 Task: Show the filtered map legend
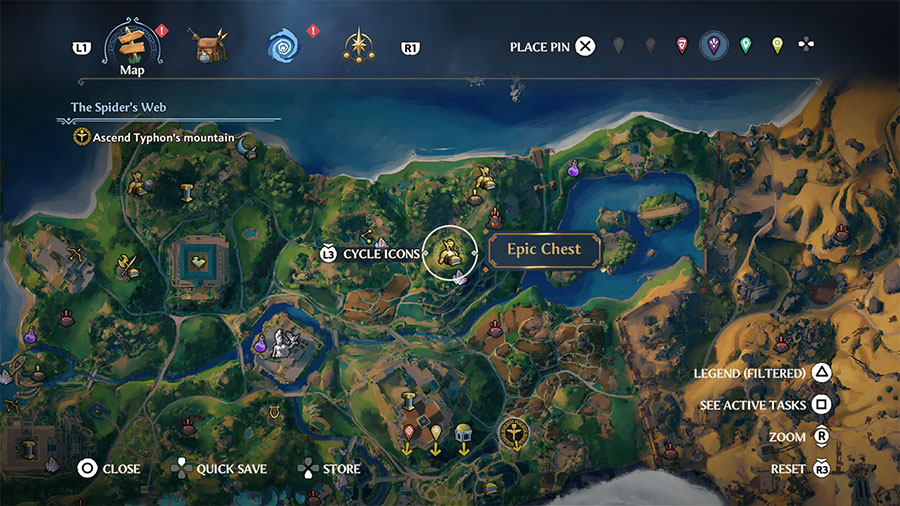[762, 373]
